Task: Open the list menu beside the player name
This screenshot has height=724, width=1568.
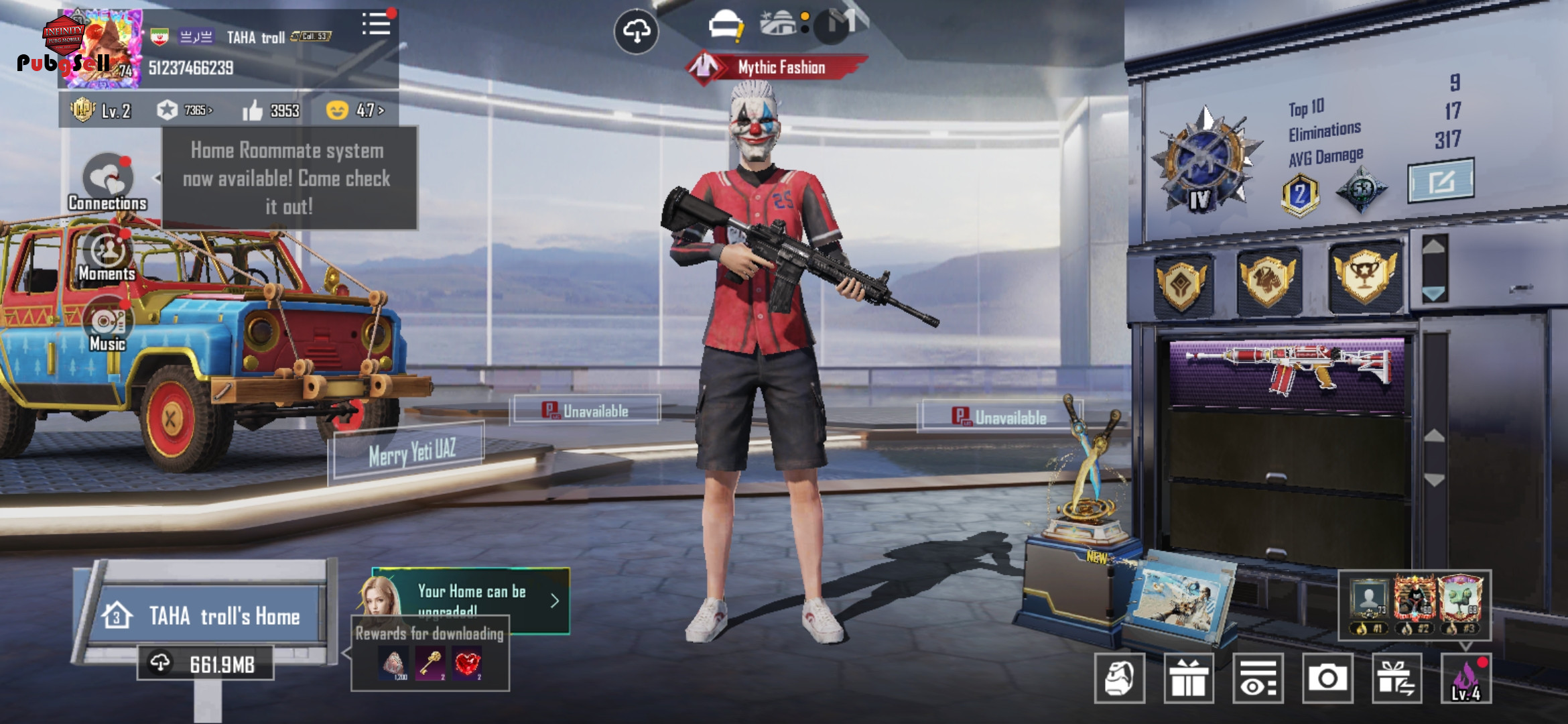Action: click(x=376, y=25)
